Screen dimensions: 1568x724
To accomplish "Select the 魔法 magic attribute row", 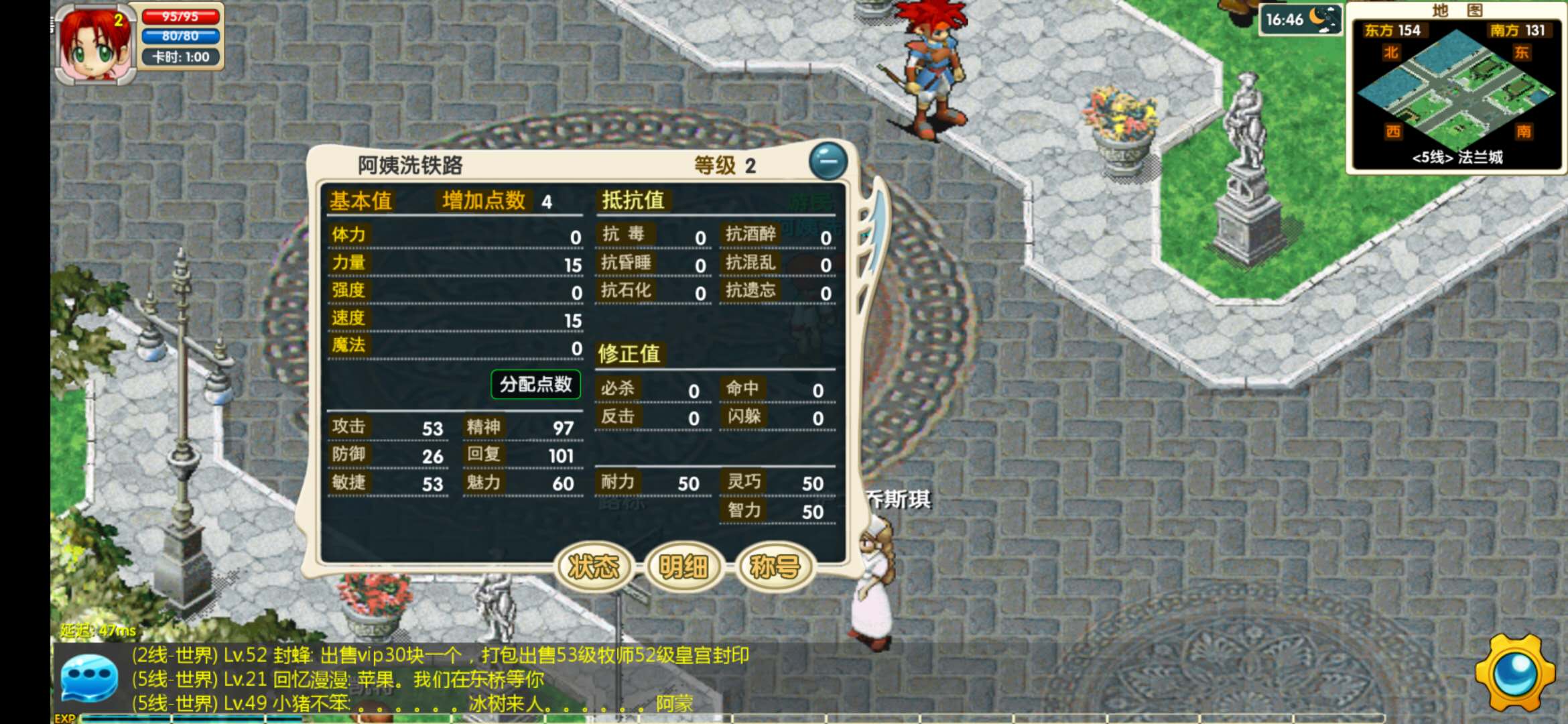I will pos(455,346).
